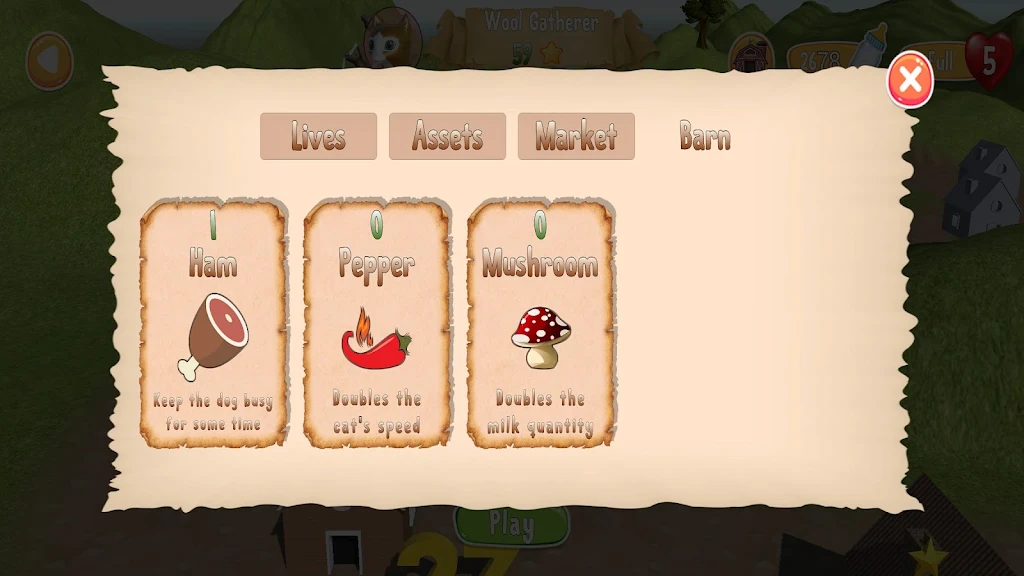
Task: Start the level with the Play button
Action: click(x=511, y=524)
